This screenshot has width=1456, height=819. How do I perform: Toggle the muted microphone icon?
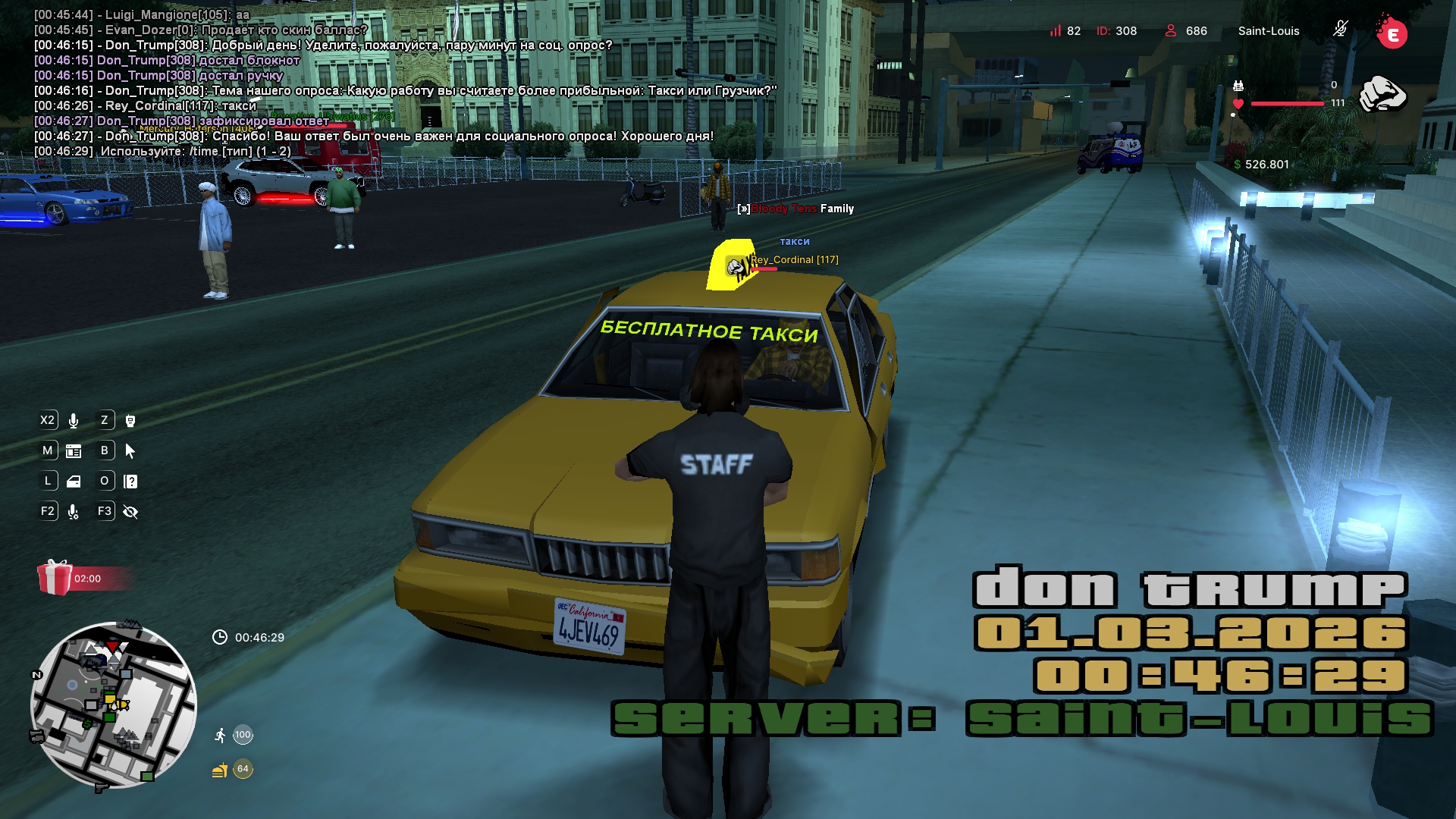point(1340,30)
